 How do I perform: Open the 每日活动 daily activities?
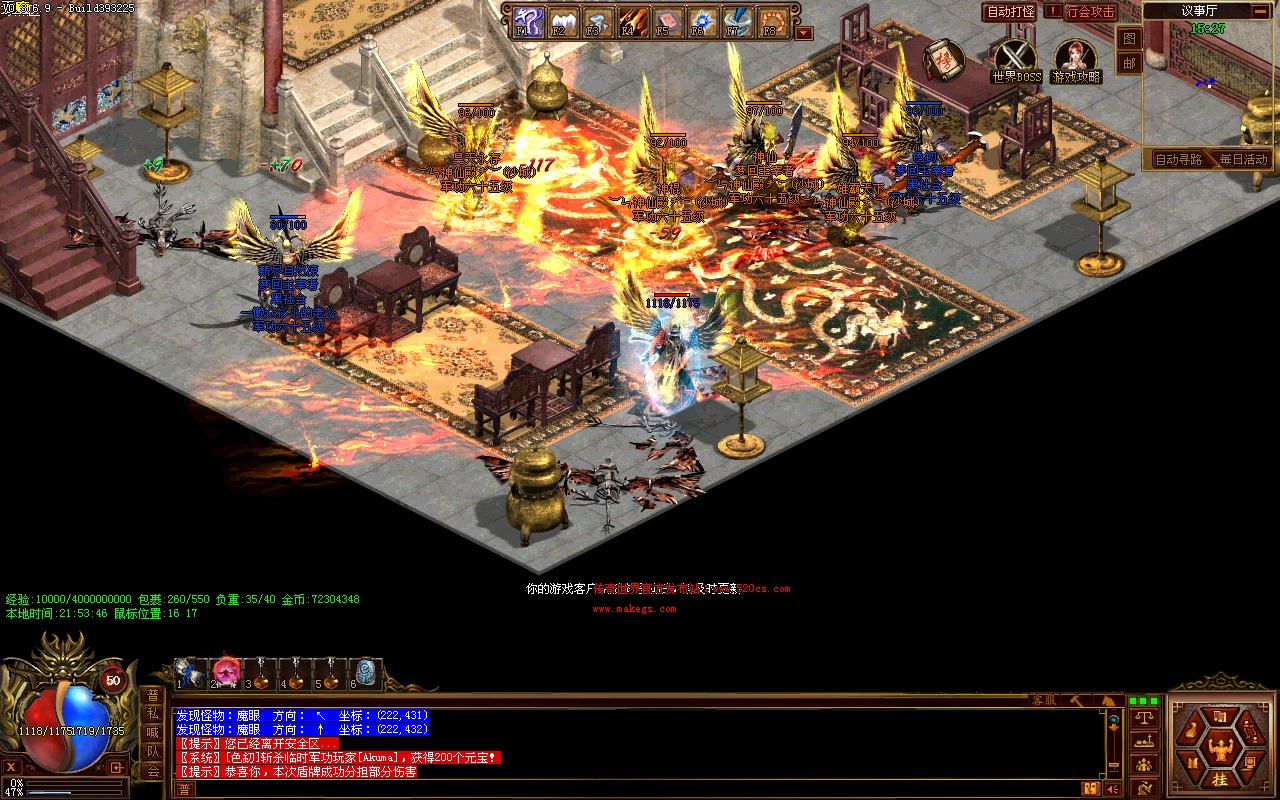[1242, 159]
